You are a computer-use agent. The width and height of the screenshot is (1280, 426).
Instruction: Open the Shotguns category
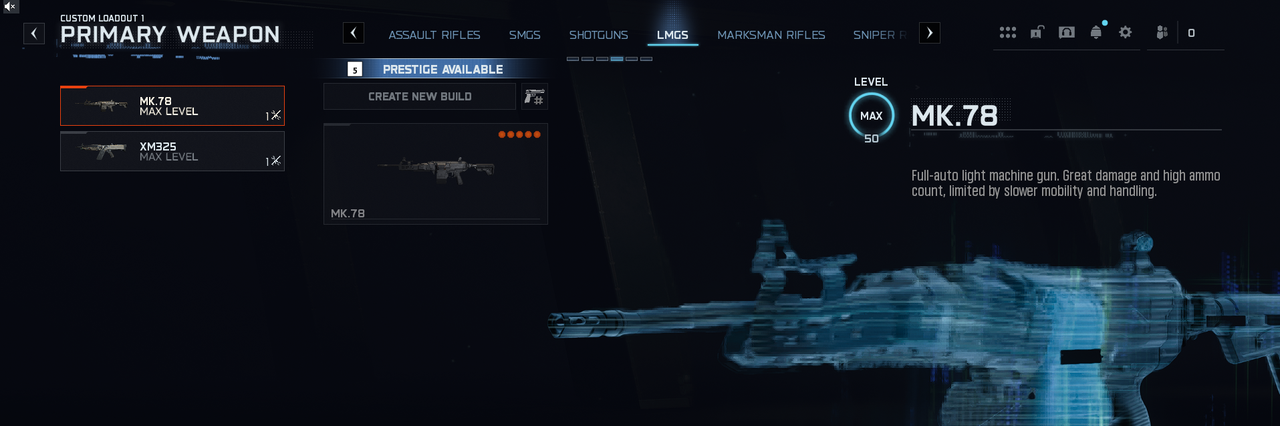(x=599, y=35)
